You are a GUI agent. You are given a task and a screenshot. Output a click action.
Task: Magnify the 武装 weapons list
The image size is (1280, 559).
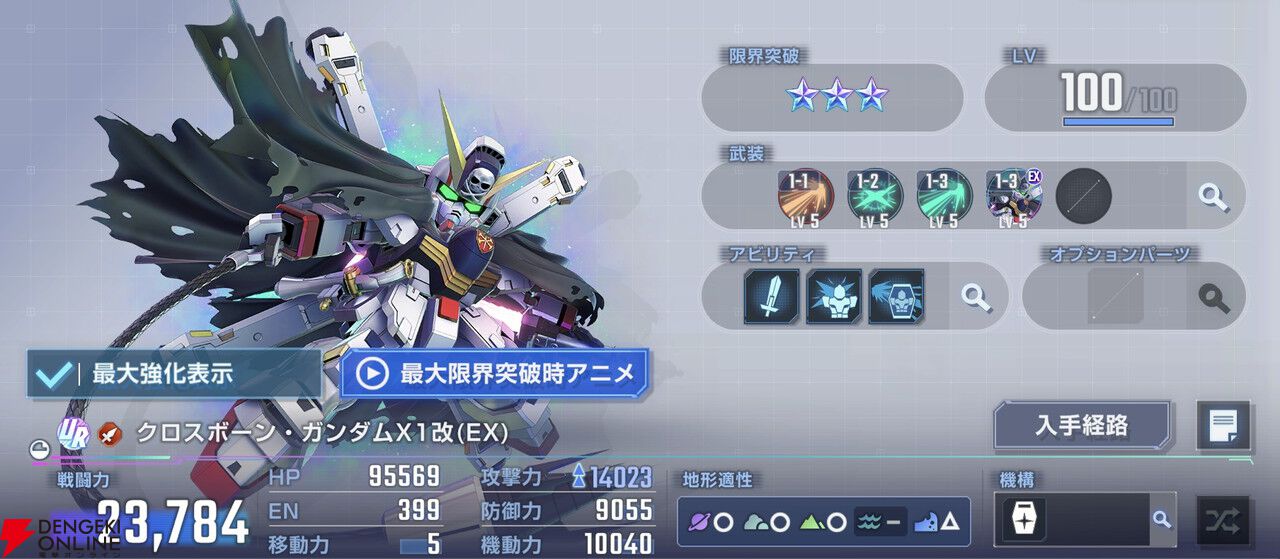click(1214, 195)
